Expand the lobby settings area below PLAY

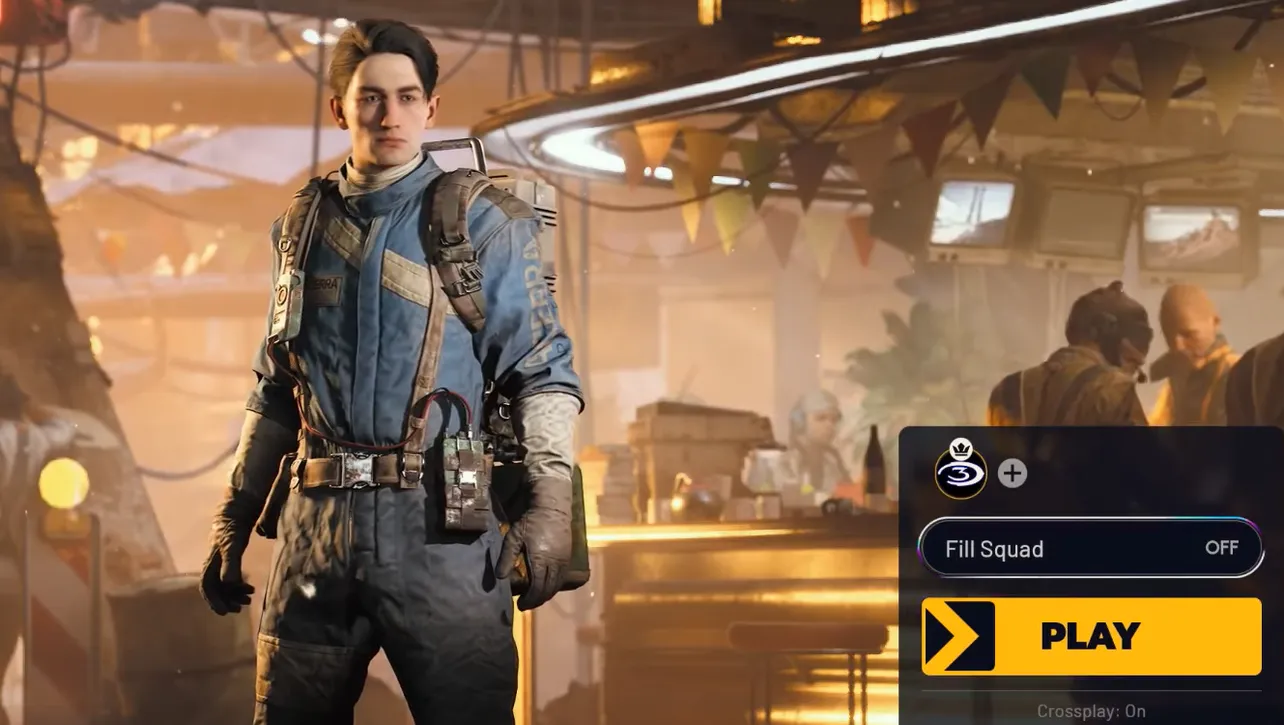pyautogui.click(x=1091, y=710)
